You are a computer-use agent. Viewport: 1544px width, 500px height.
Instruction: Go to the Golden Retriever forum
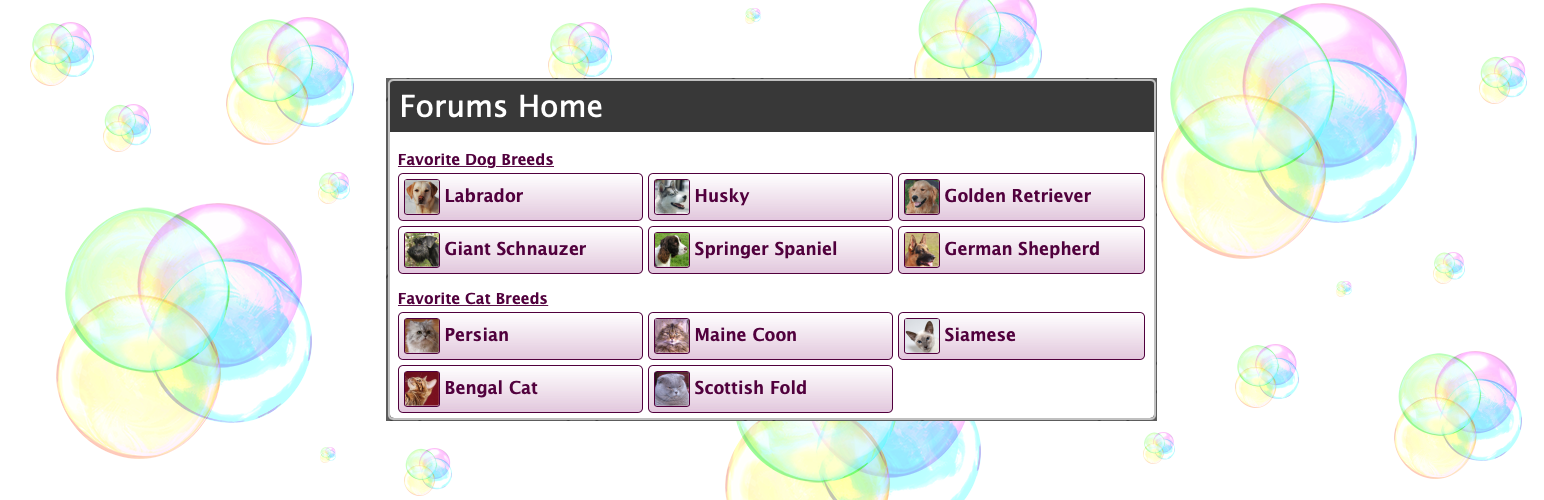coord(1020,197)
